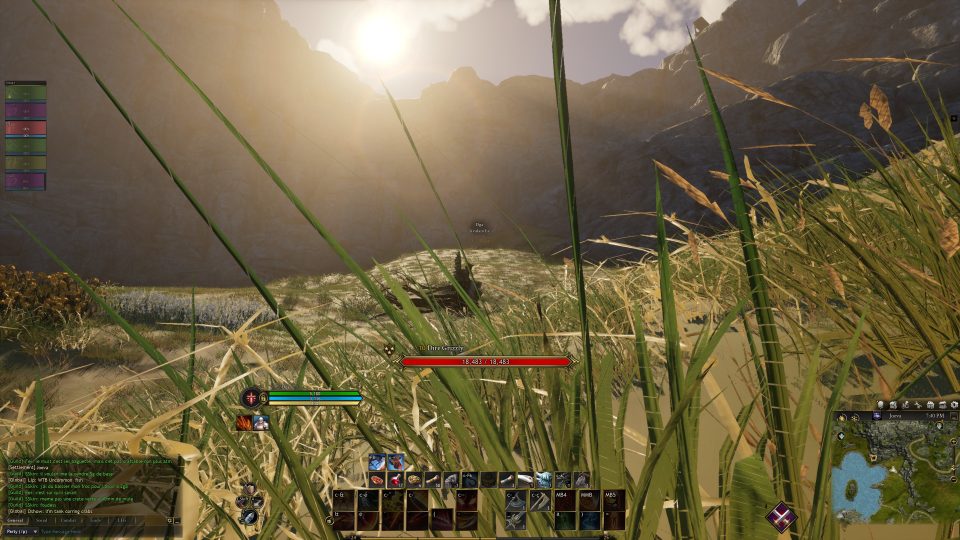Select the raw meat hotbar item
Screen dimensions: 960x540
coord(377,480)
